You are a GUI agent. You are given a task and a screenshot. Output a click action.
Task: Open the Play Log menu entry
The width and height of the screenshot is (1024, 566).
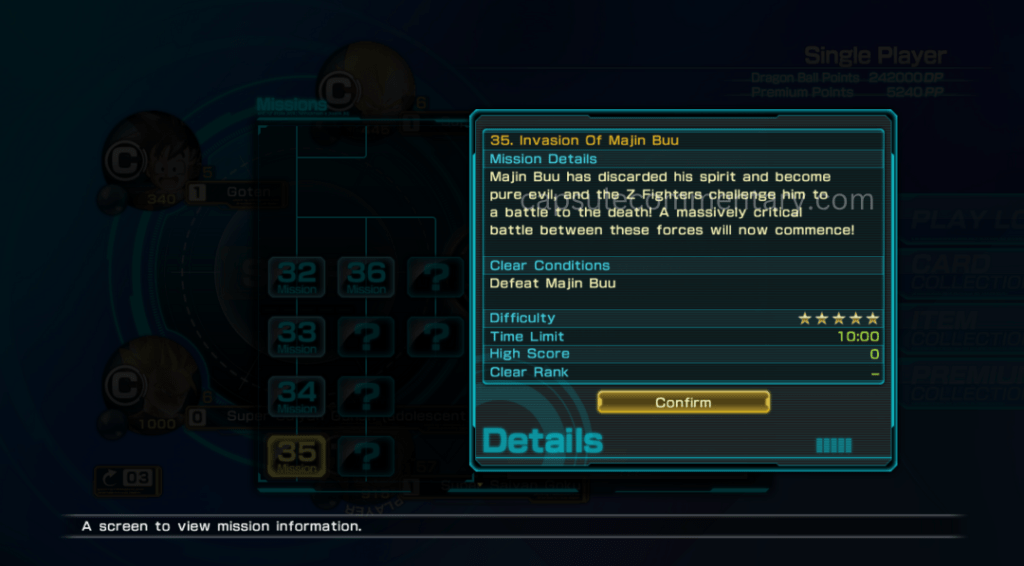(962, 220)
